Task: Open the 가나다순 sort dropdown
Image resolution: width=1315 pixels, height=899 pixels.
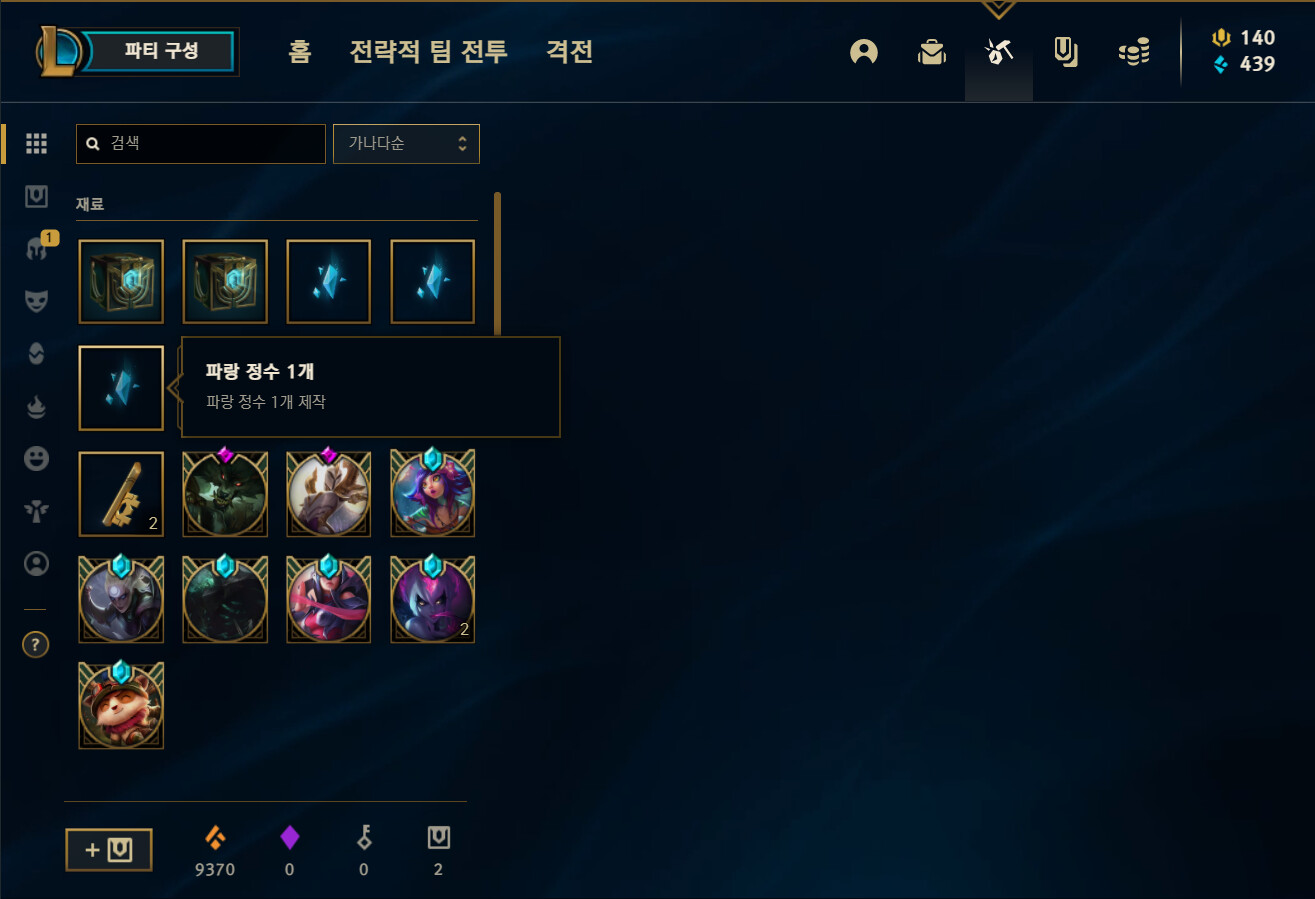Action: (406, 143)
